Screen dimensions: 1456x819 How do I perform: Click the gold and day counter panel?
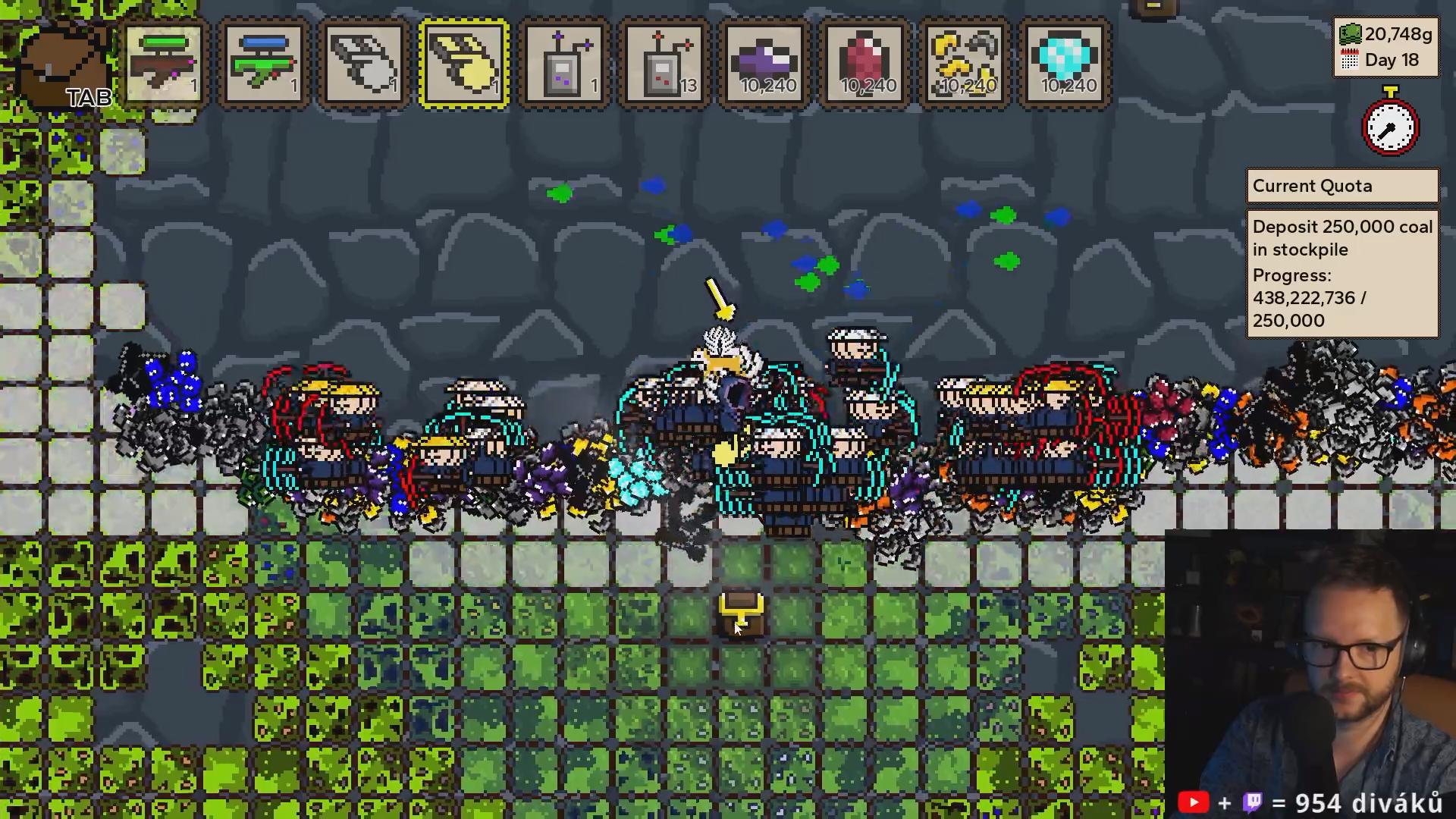(1385, 47)
